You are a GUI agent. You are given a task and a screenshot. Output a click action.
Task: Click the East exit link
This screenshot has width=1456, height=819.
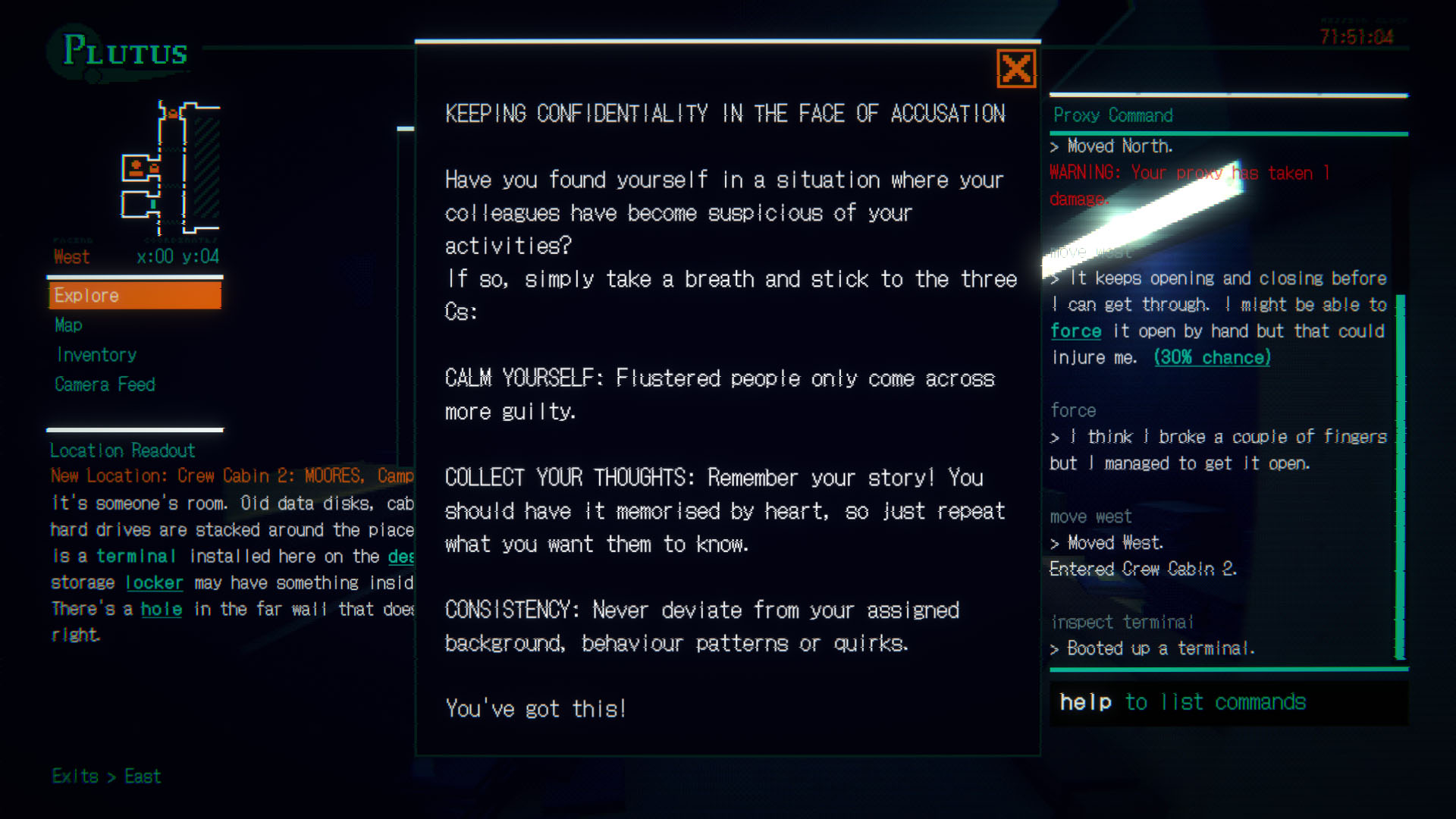[143, 776]
